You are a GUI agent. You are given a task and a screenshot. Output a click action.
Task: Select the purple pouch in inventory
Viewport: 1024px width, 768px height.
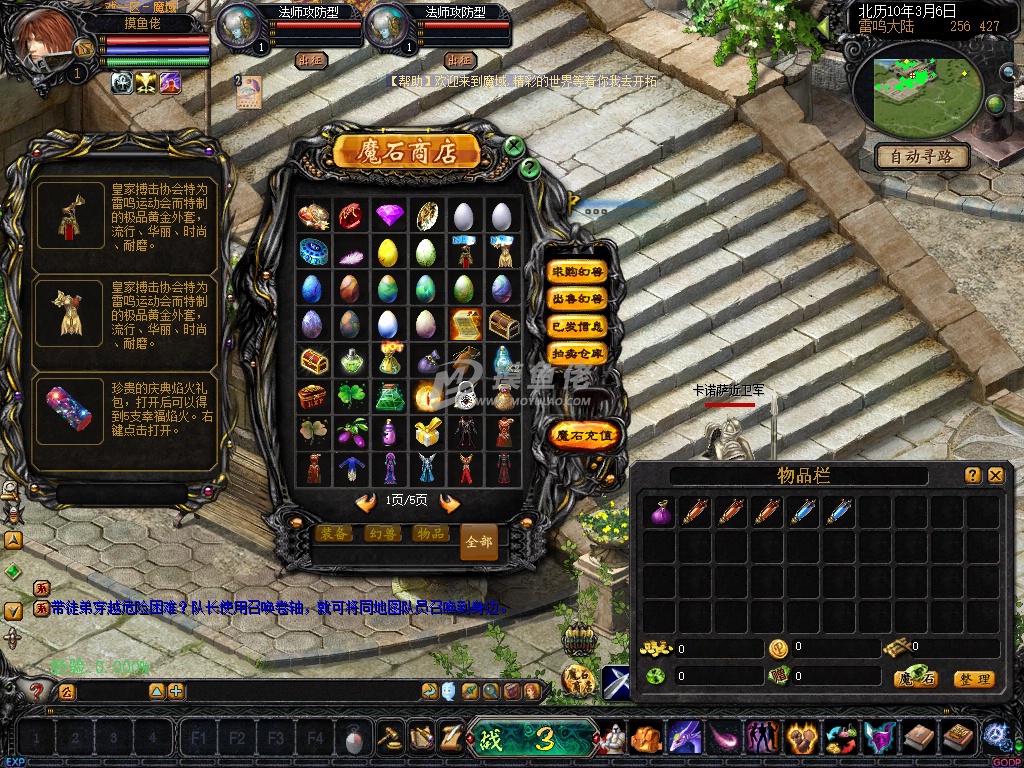tap(660, 512)
